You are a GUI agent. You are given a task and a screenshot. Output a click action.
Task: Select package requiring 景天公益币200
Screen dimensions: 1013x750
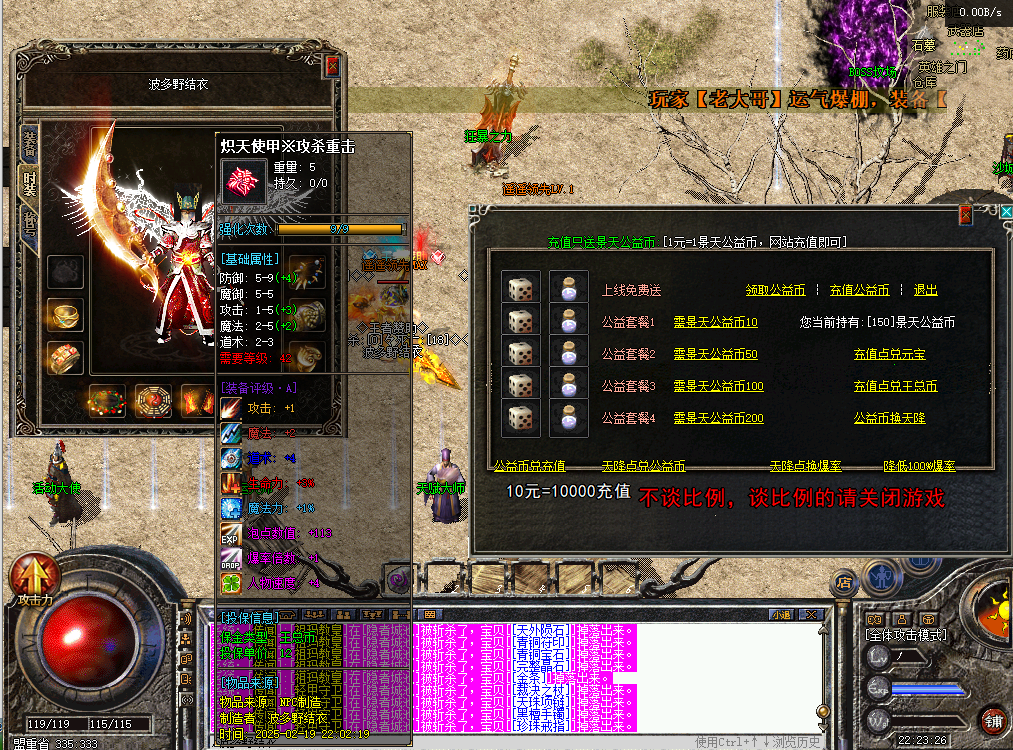[x=718, y=418]
